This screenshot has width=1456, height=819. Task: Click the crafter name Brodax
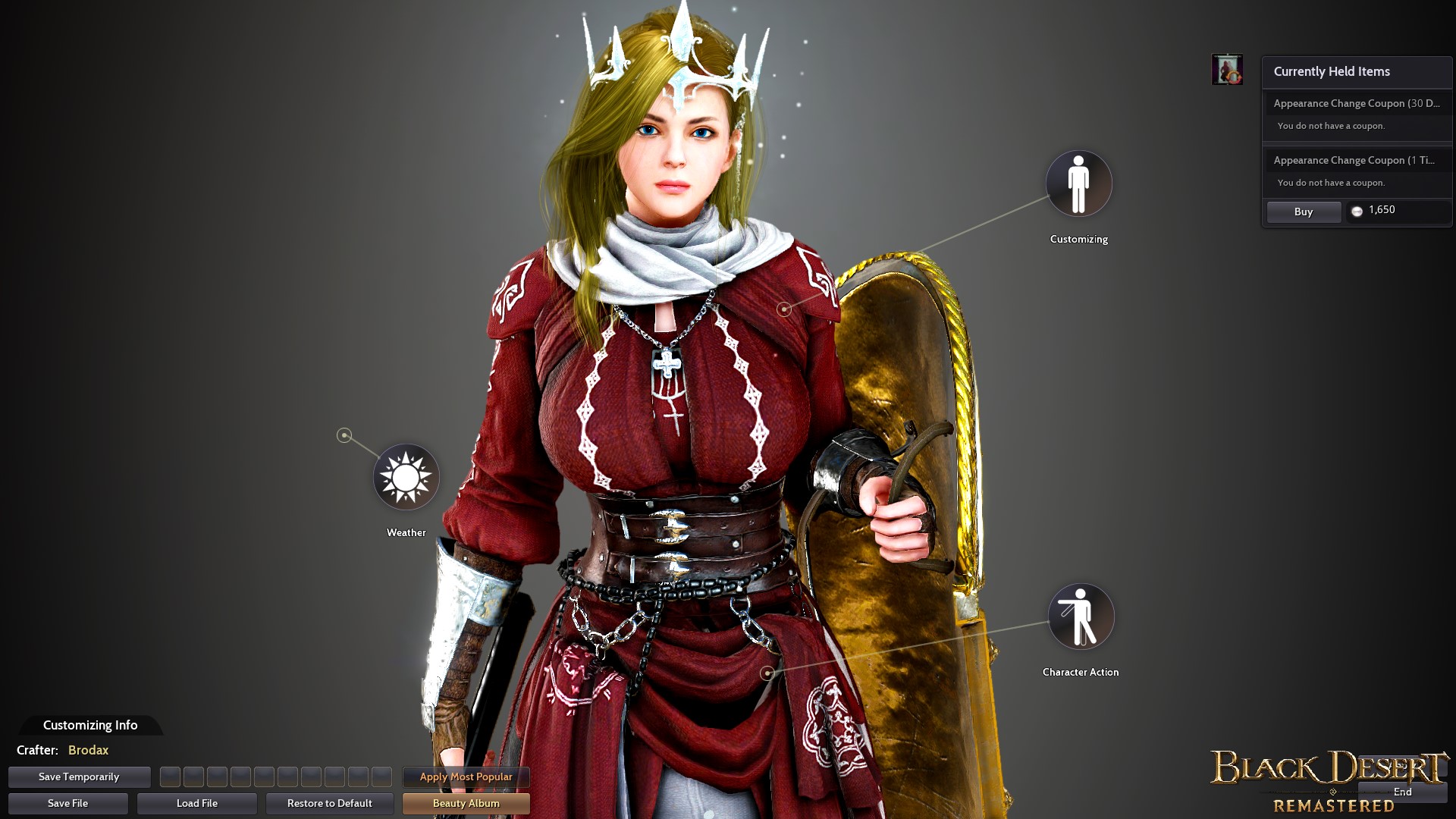[87, 750]
